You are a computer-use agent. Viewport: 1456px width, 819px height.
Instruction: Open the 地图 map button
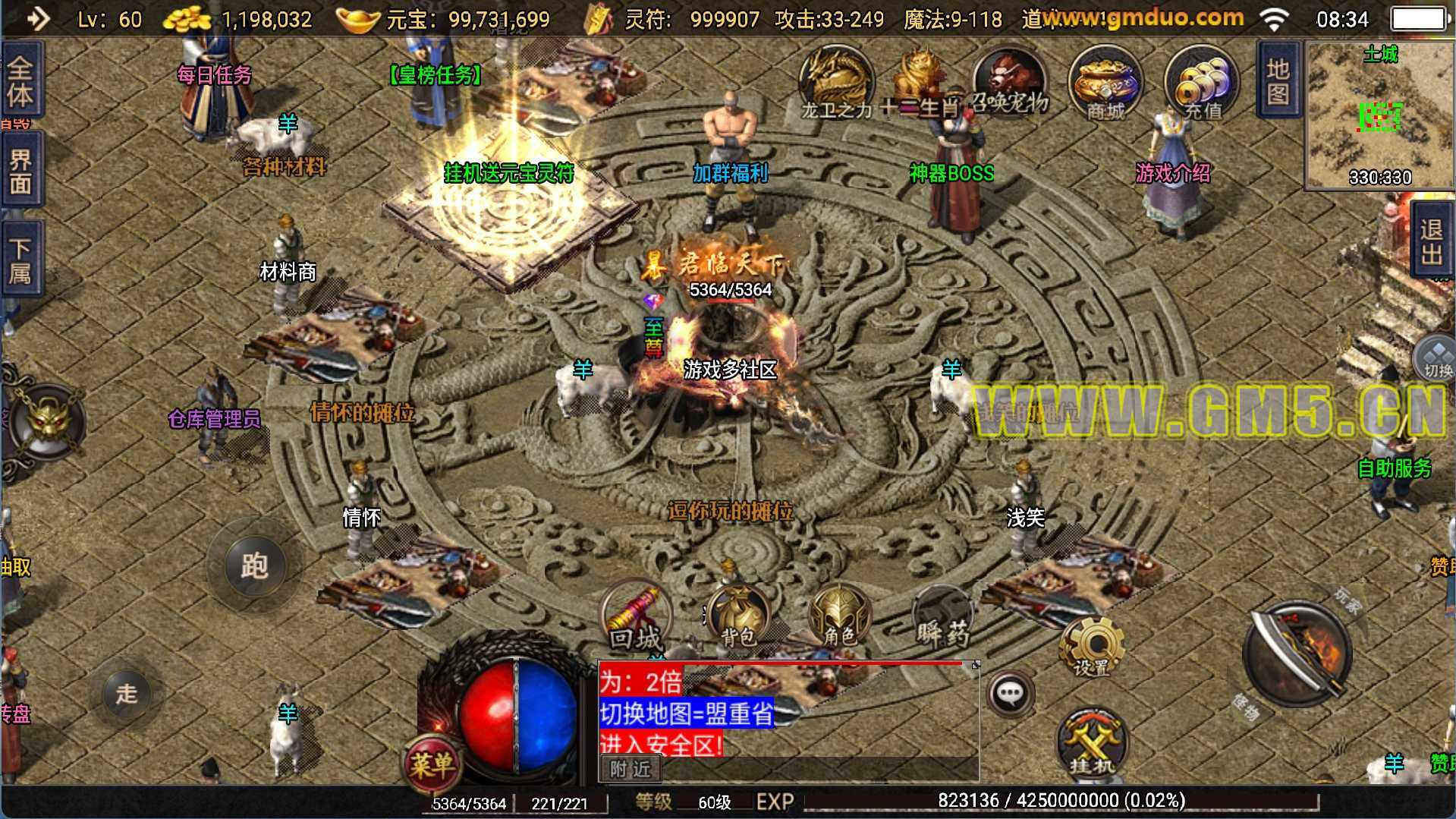tap(1278, 80)
